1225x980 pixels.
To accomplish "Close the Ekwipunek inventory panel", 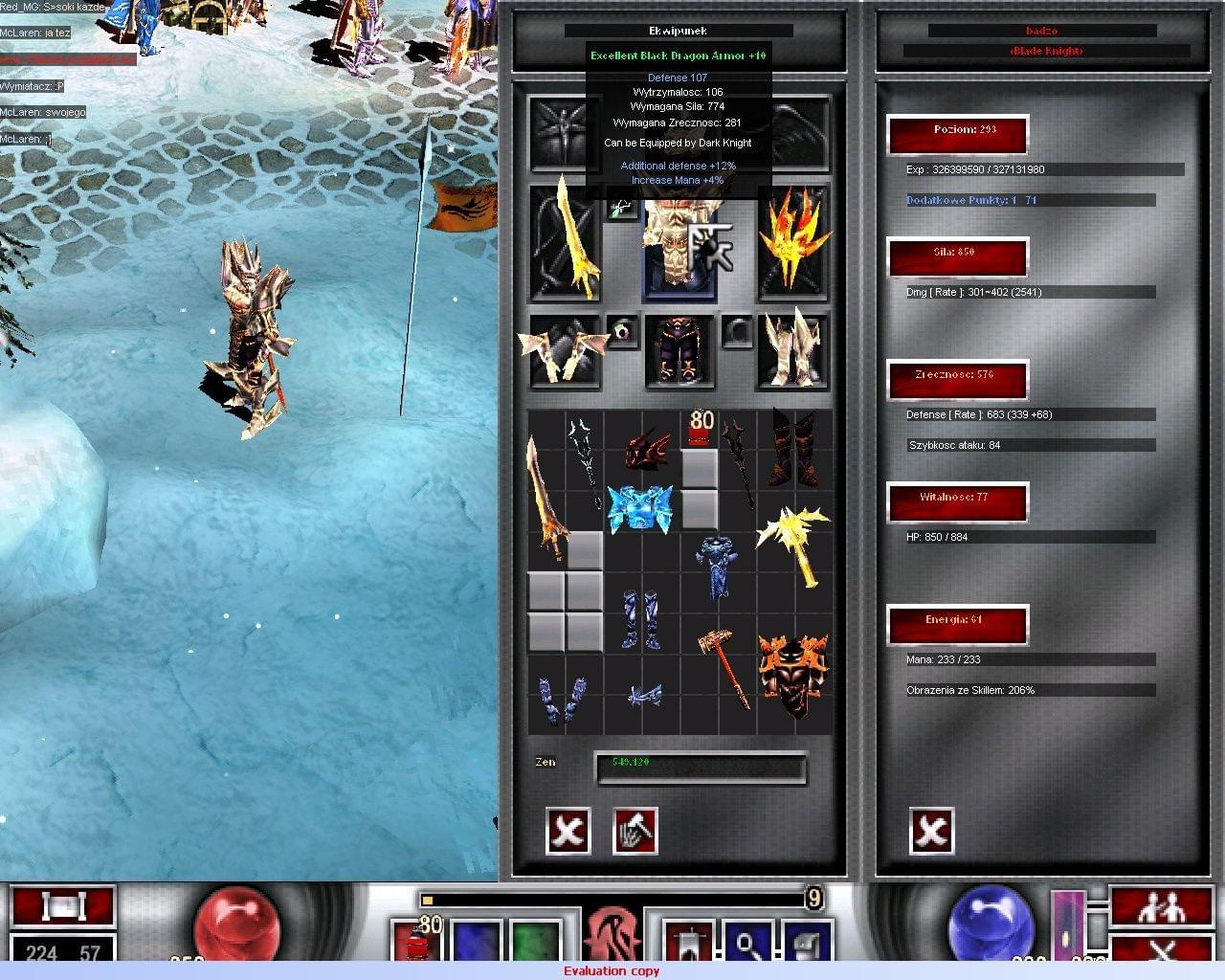I will [568, 831].
